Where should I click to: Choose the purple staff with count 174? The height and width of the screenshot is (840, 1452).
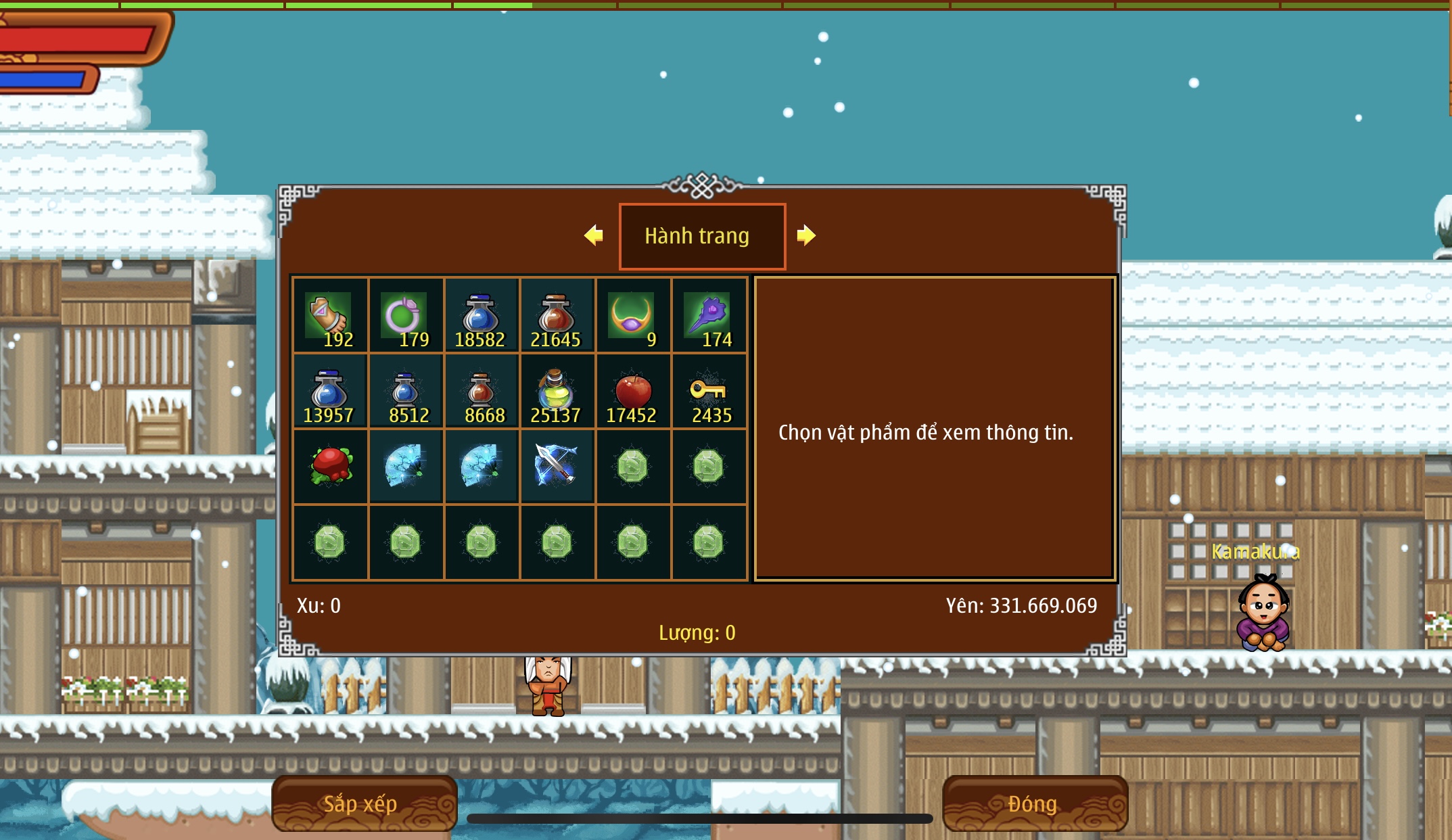pos(709,315)
